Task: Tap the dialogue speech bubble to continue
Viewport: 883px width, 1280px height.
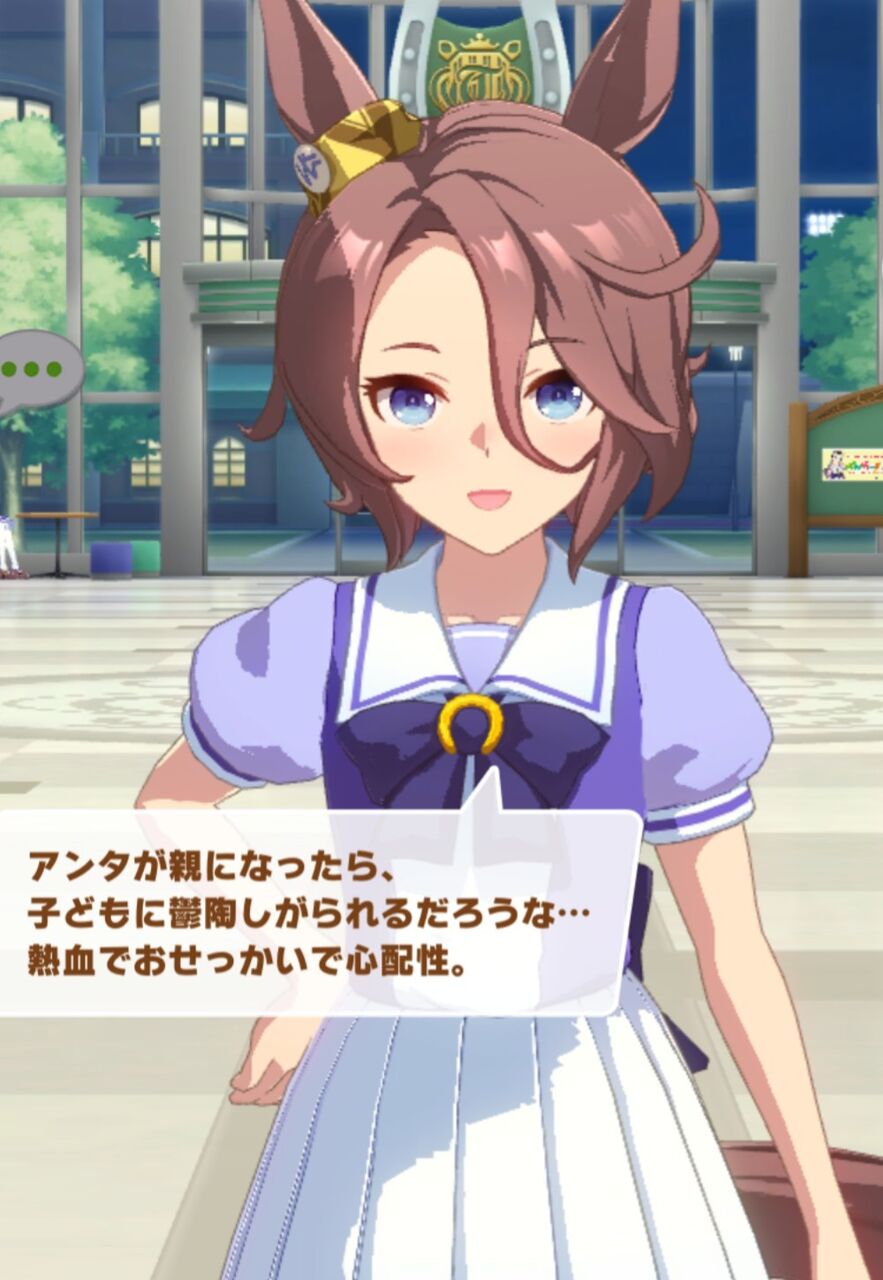Action: 318,912
